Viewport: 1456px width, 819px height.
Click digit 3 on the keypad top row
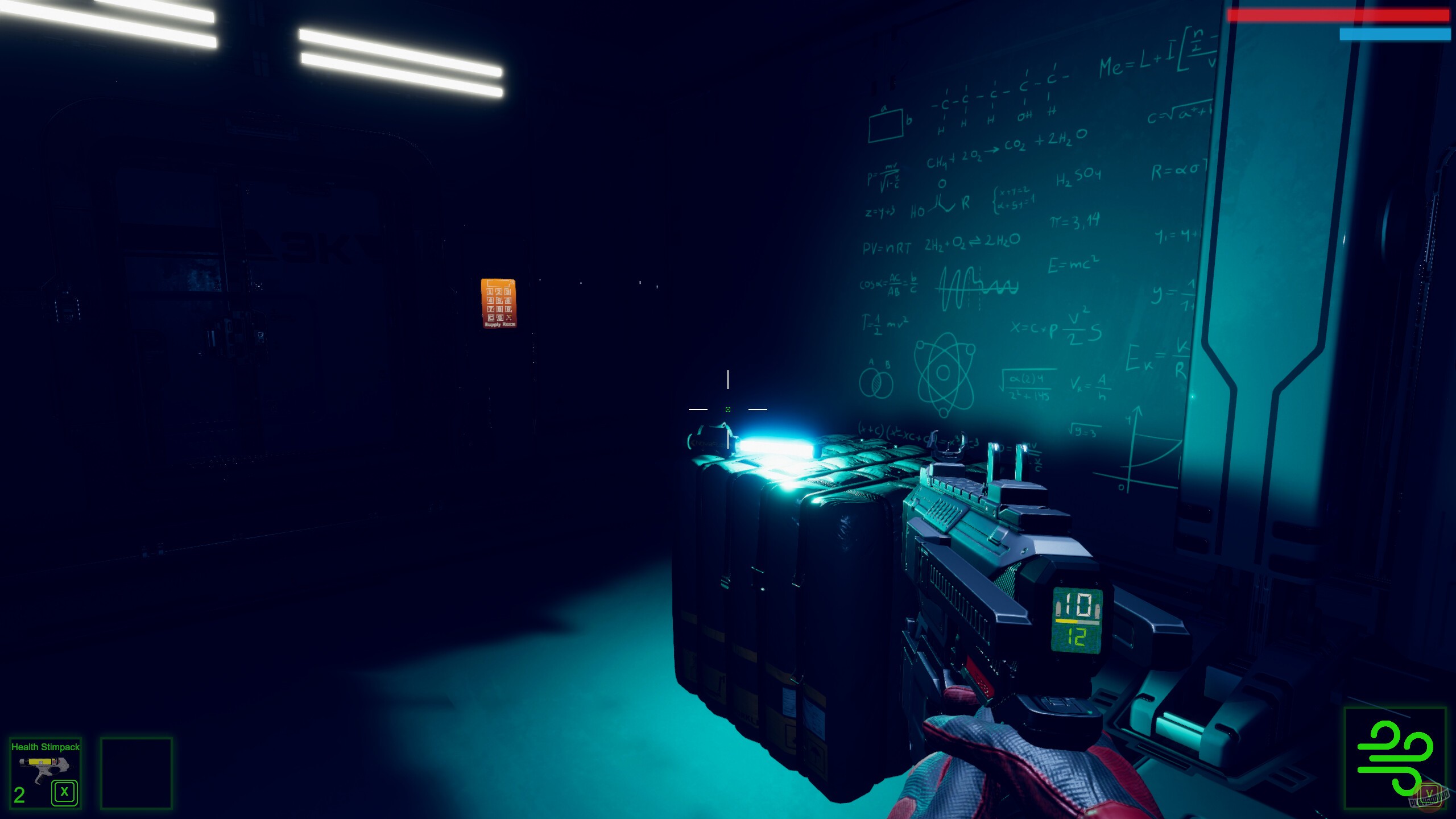(x=508, y=292)
